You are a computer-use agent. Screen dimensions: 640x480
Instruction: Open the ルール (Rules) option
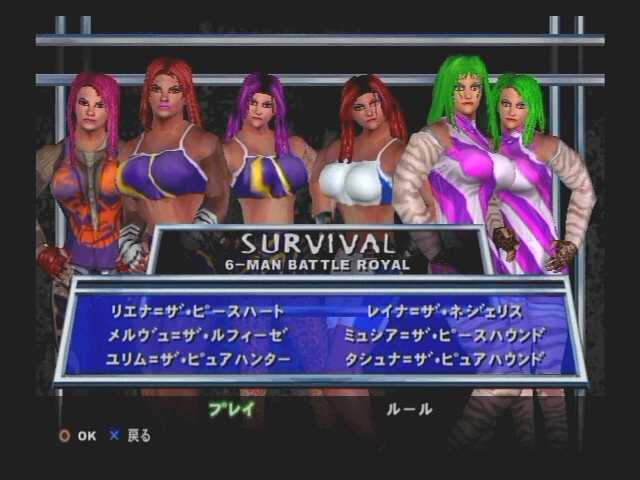point(409,408)
